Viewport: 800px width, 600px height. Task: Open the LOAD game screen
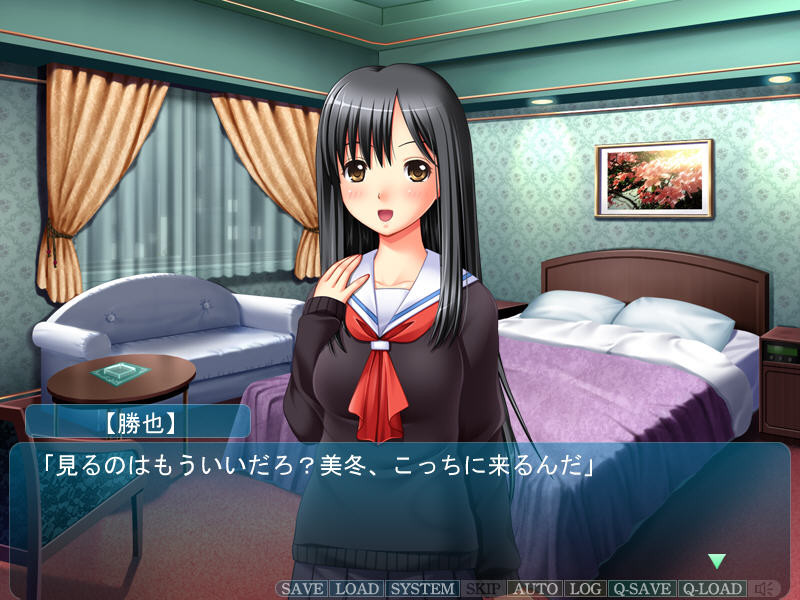click(356, 589)
